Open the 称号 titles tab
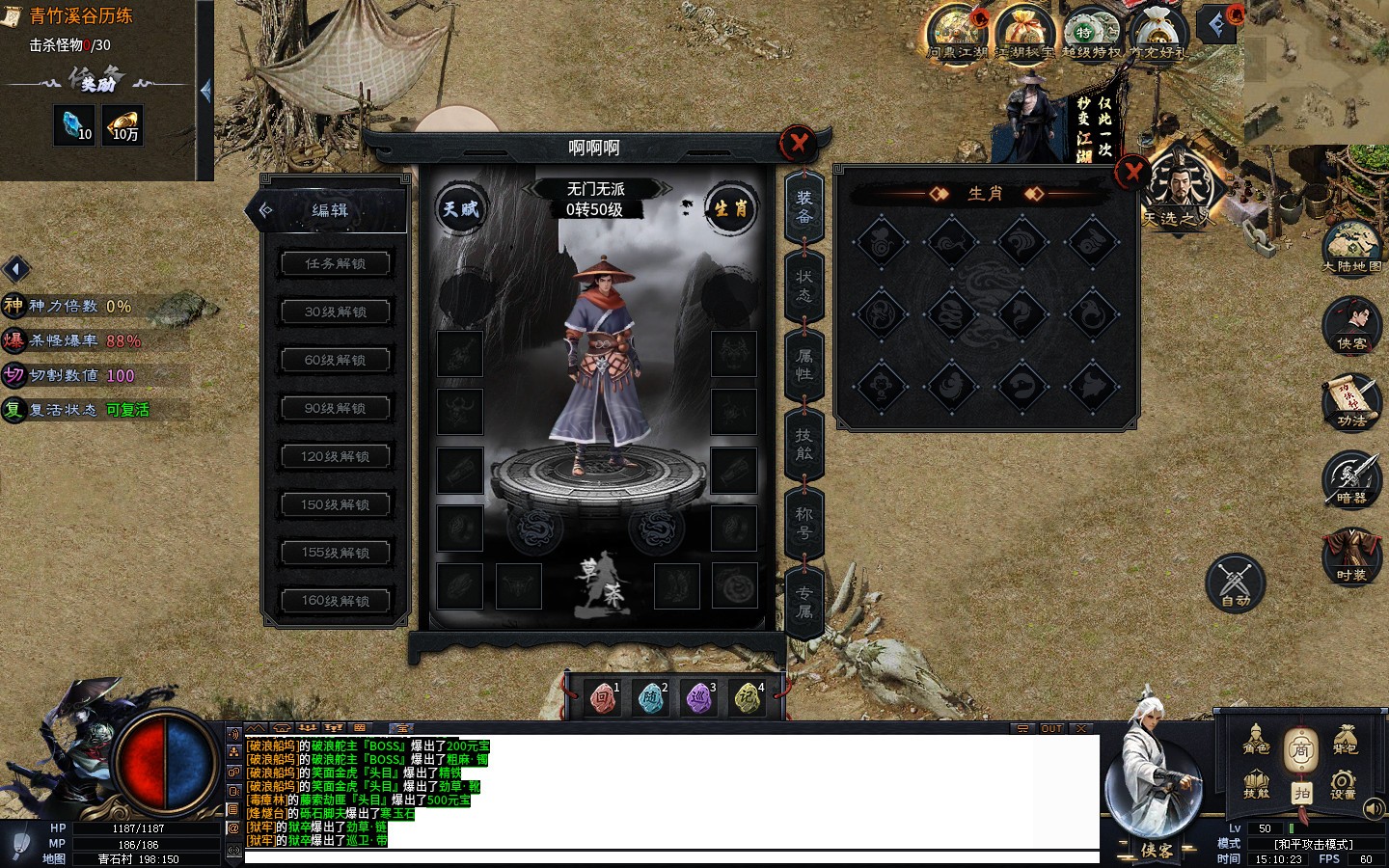The height and width of the screenshot is (868, 1389). tap(804, 523)
